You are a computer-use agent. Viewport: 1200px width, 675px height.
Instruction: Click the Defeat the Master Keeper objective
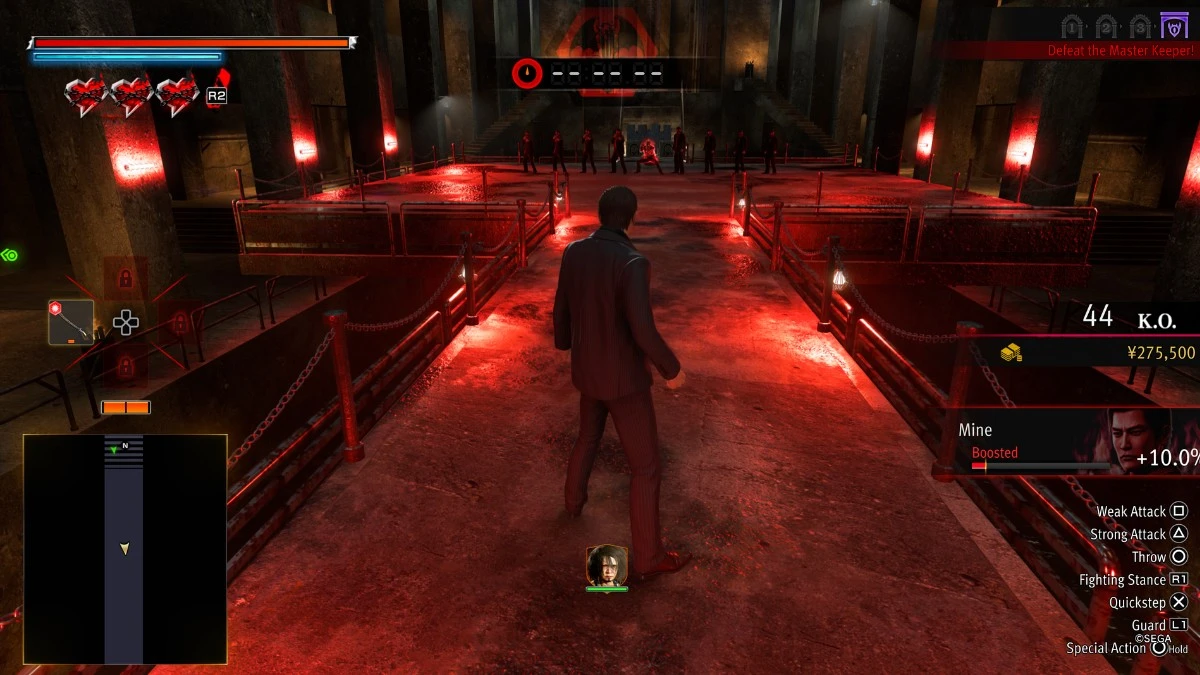pyautogui.click(x=1118, y=50)
